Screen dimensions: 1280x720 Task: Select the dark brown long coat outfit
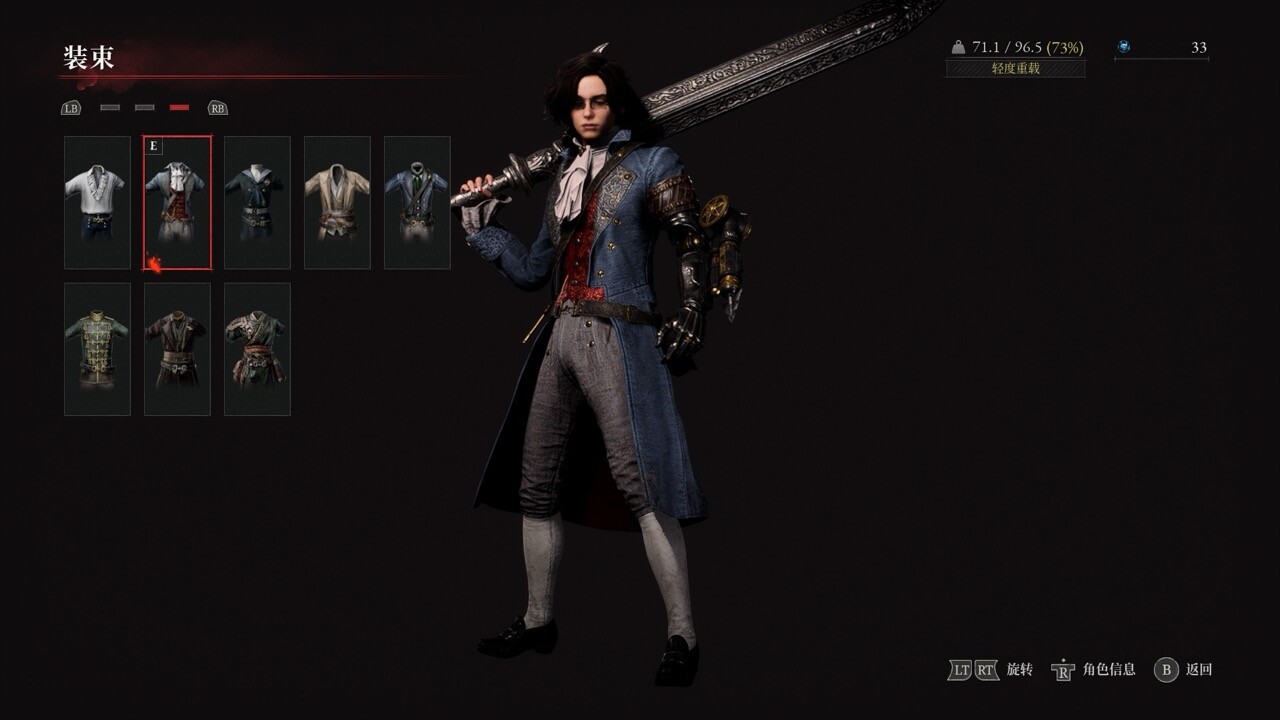coord(177,349)
